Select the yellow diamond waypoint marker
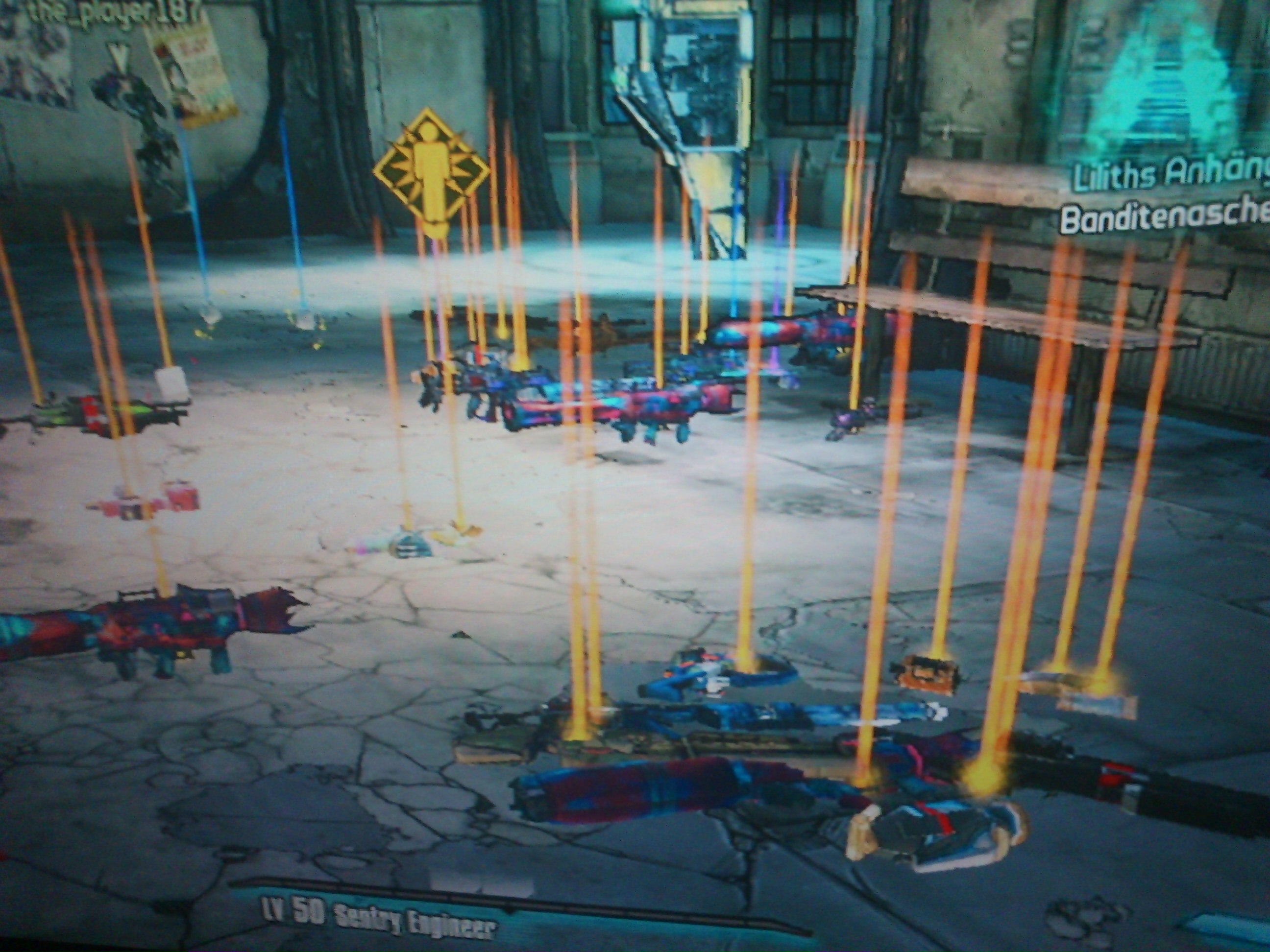 (x=432, y=170)
